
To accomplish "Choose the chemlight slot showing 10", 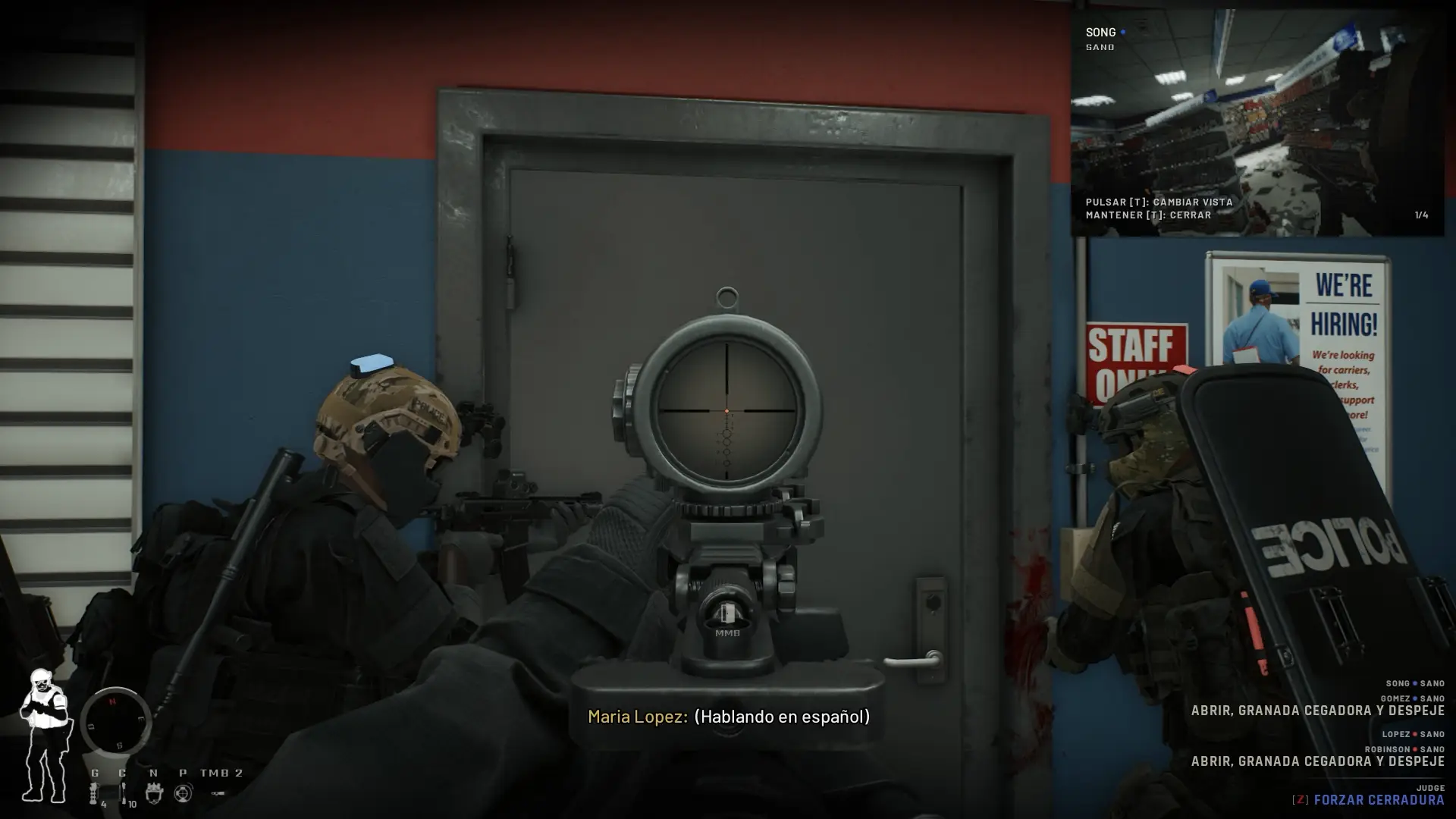I will click(x=124, y=794).
